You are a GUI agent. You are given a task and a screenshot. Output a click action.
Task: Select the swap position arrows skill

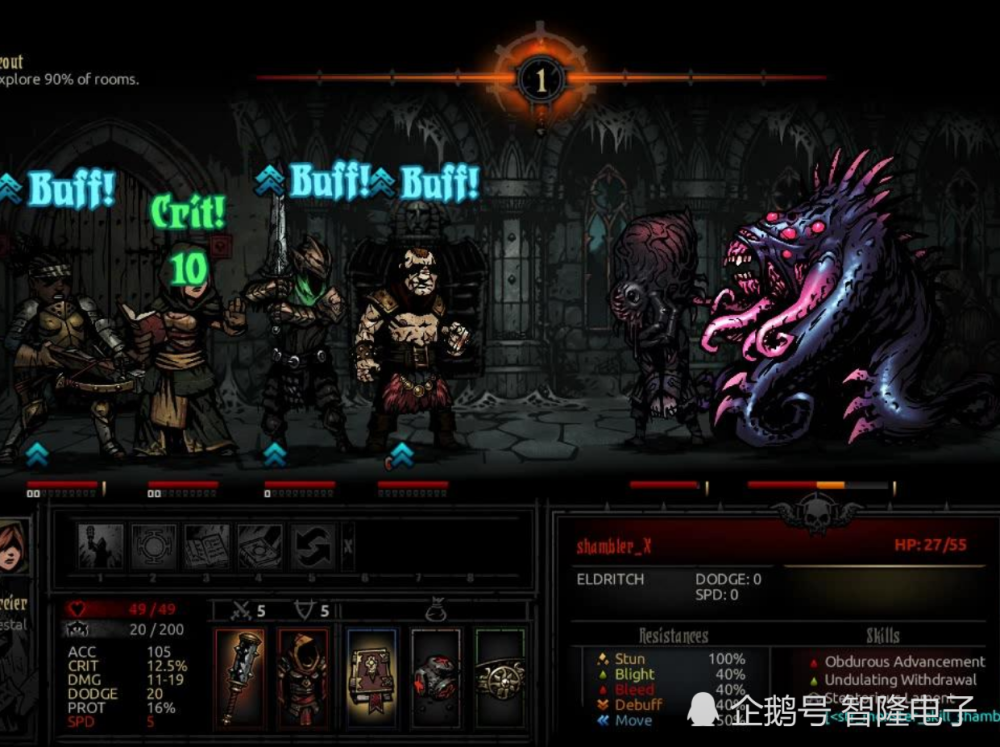[x=311, y=546]
